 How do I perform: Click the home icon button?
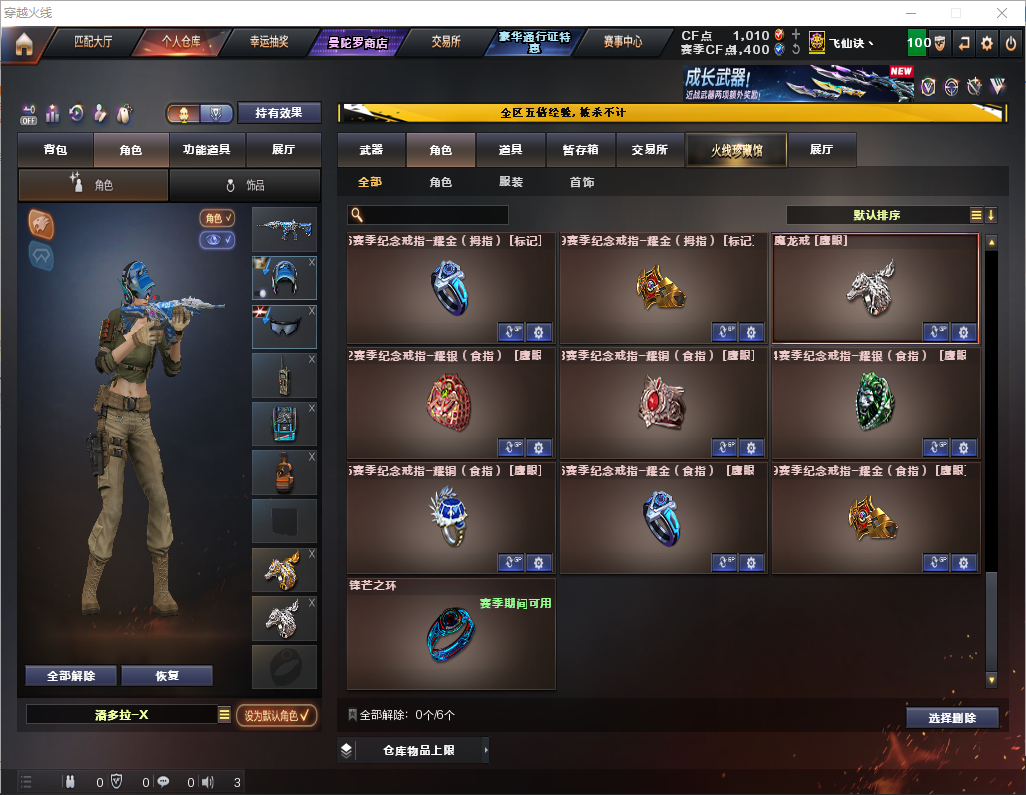[x=23, y=44]
